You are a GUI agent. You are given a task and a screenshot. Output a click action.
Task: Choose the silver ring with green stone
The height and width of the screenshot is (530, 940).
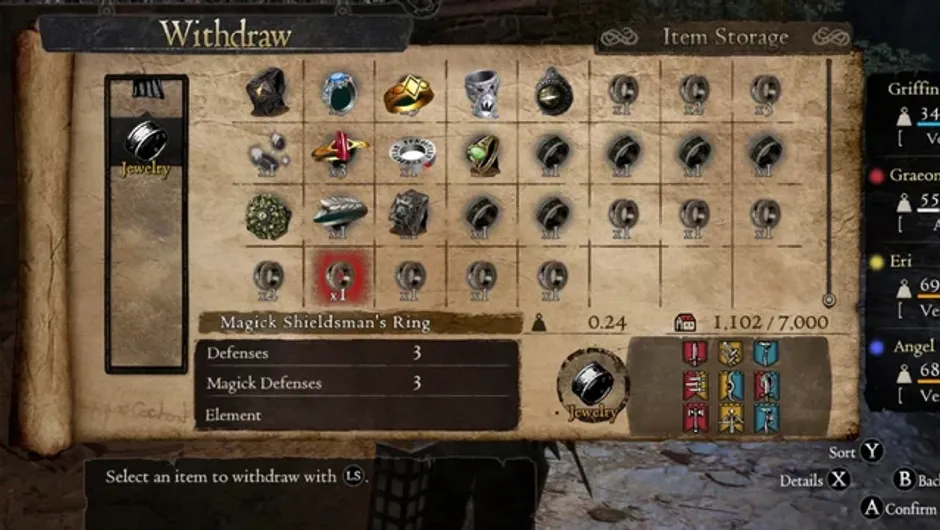pyautogui.click(x=339, y=92)
